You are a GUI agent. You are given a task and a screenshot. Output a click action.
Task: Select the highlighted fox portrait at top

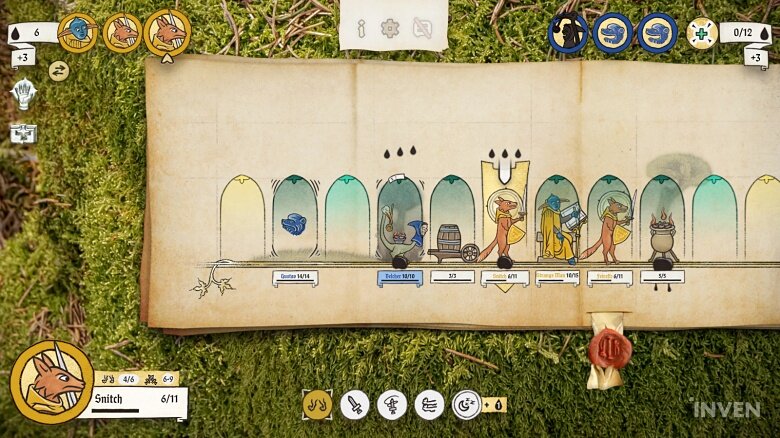(x=168, y=33)
